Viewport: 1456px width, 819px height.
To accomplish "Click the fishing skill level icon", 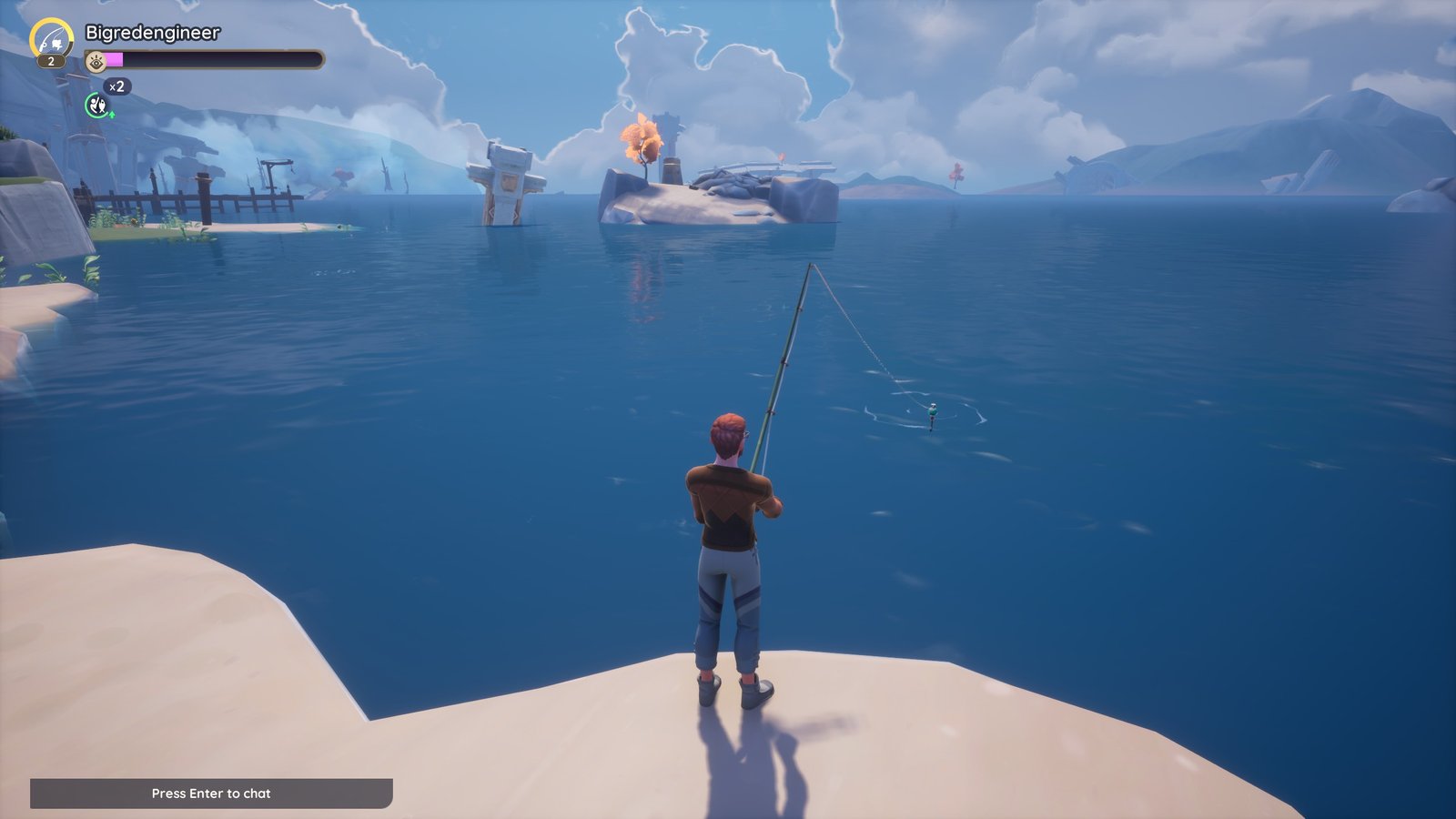I will pyautogui.click(x=51, y=39).
